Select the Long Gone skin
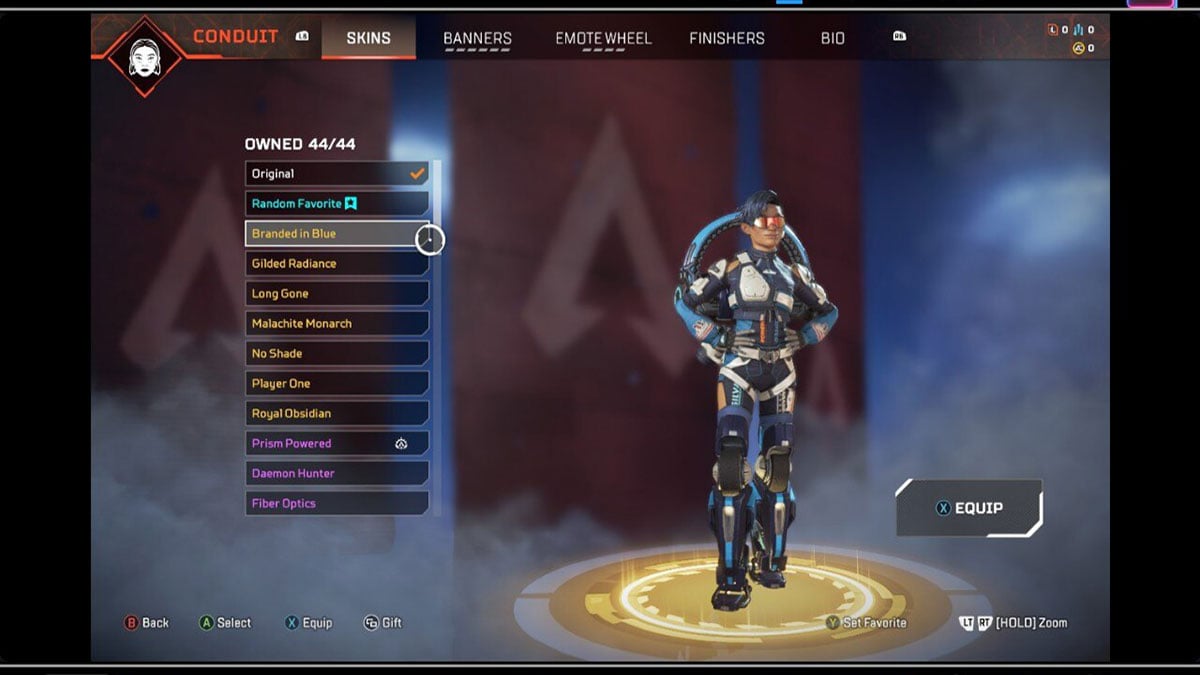This screenshot has height=675, width=1200. coord(337,294)
